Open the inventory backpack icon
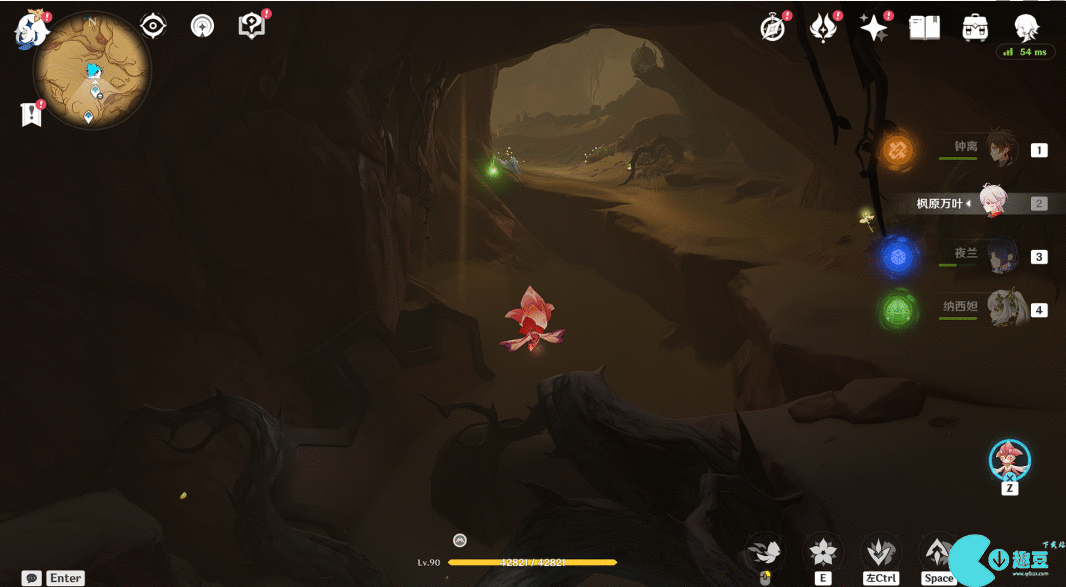 pos(975,28)
